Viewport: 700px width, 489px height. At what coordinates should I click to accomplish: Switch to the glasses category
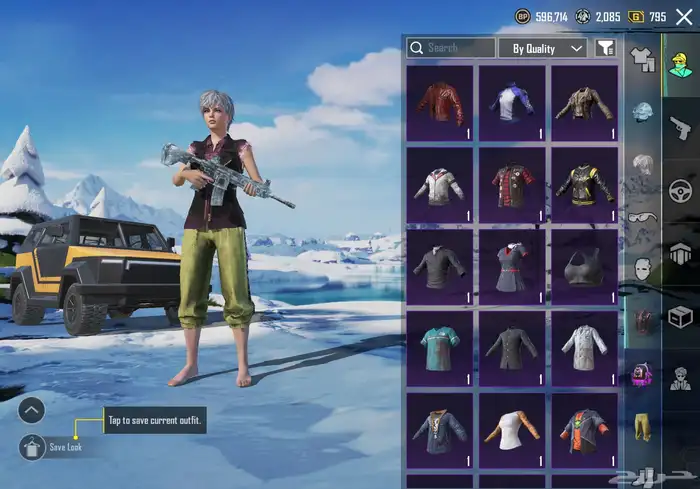coord(643,218)
